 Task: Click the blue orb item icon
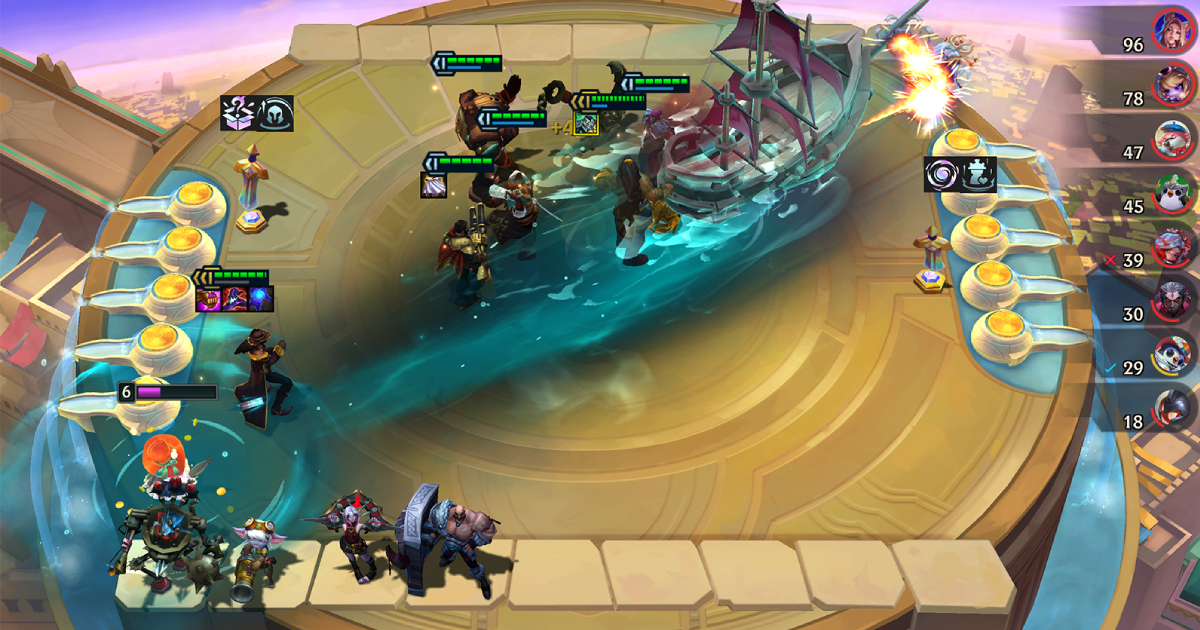point(259,297)
